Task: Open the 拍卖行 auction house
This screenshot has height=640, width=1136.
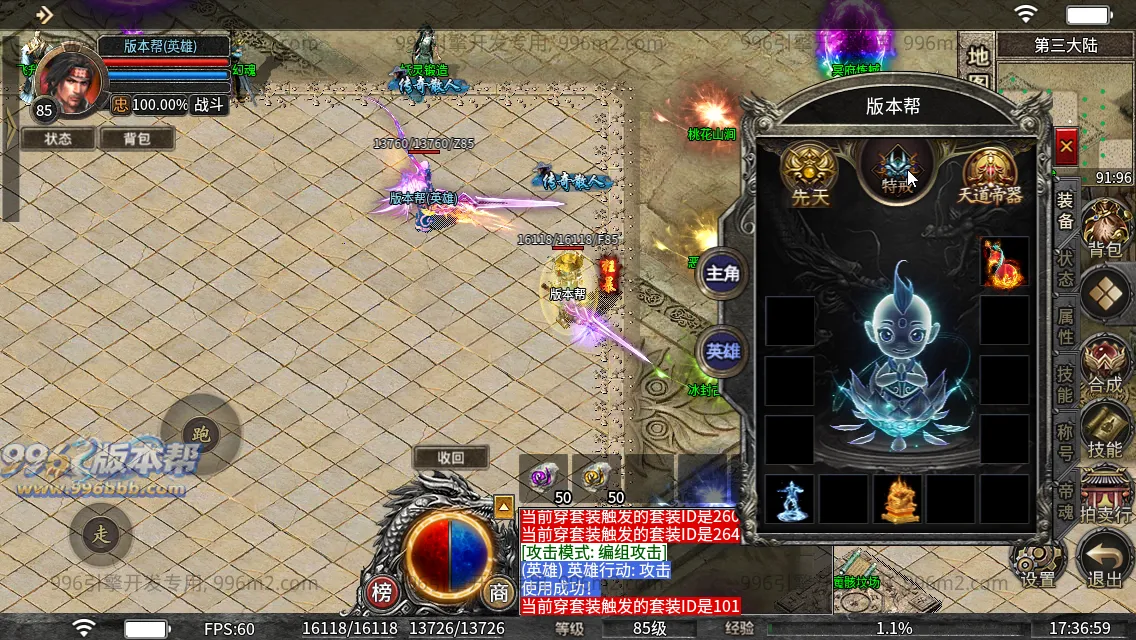Action: [x=1105, y=495]
